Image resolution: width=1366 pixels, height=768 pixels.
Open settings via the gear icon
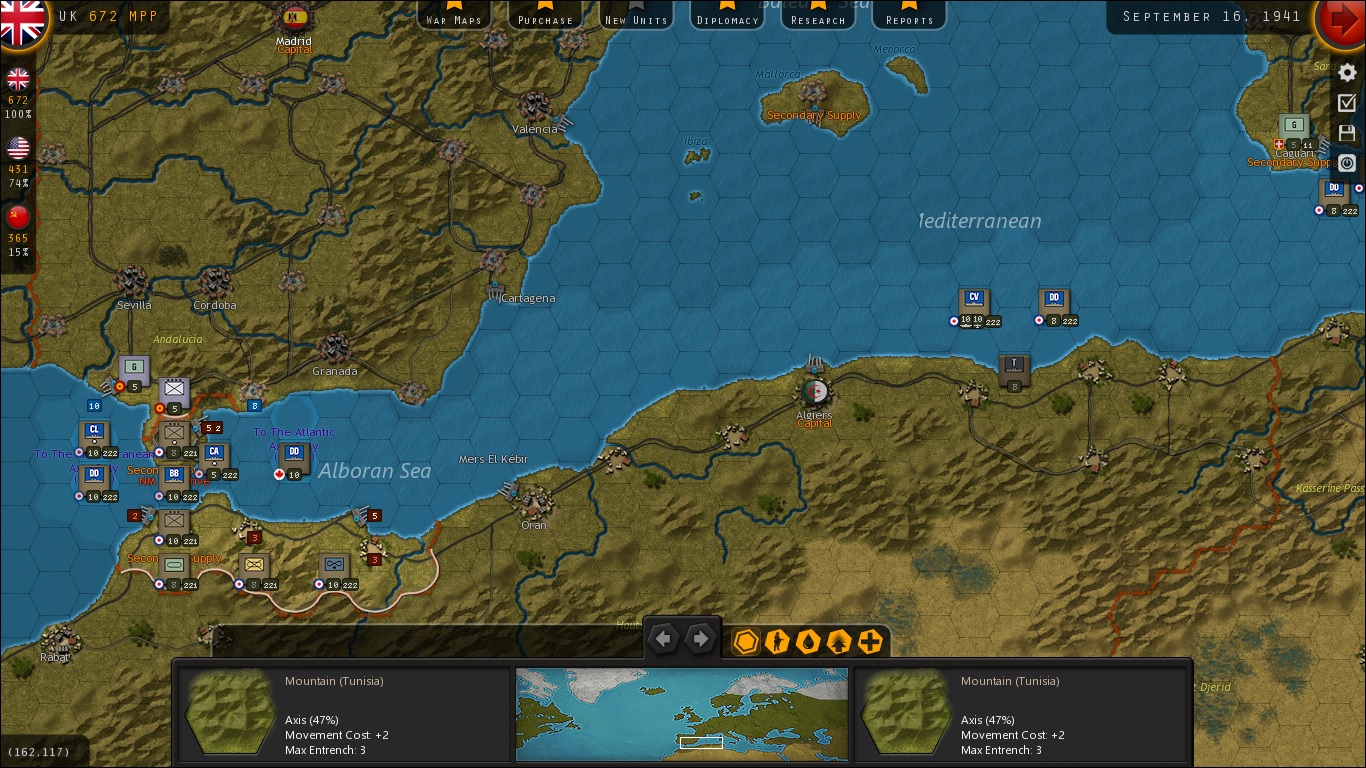point(1347,73)
